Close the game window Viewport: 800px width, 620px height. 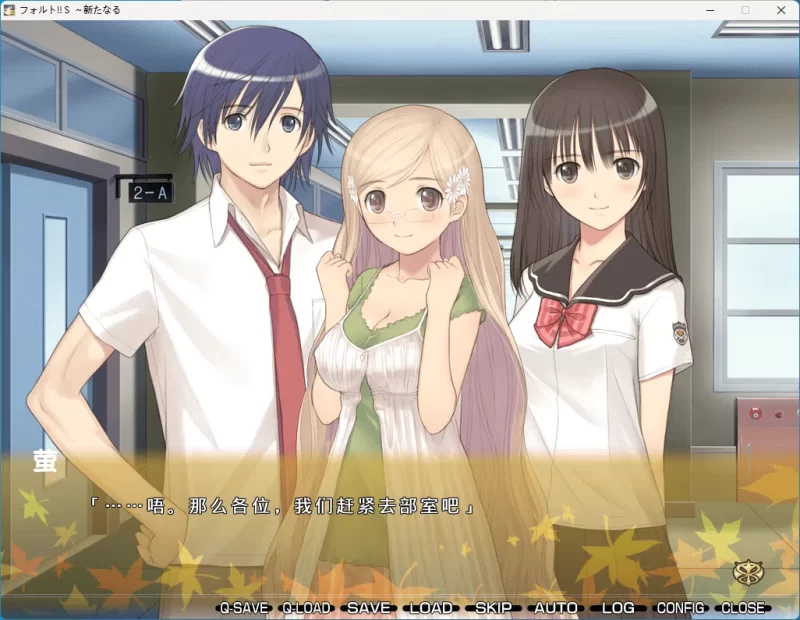(x=781, y=9)
